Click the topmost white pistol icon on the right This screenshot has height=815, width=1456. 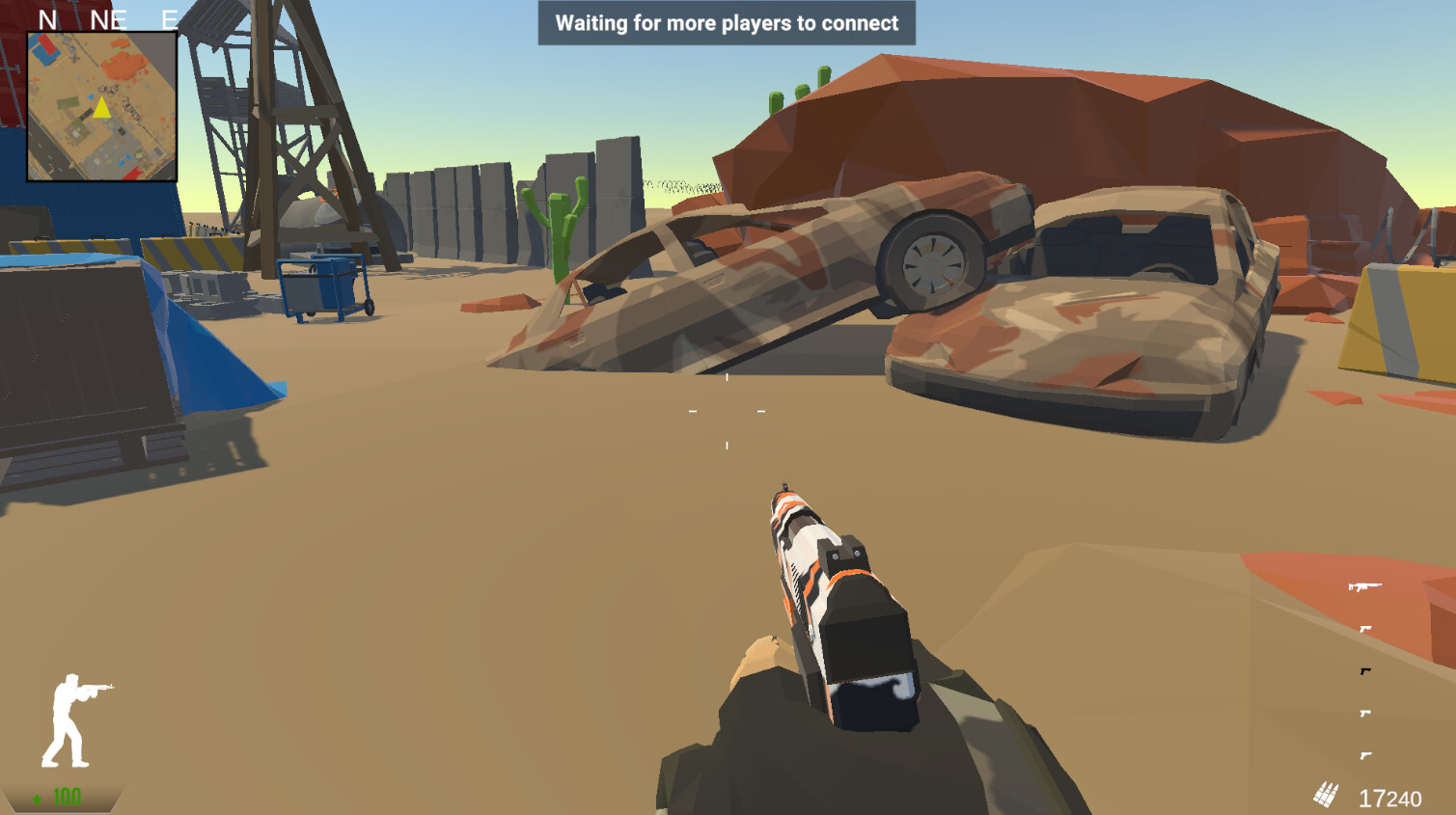(1364, 627)
